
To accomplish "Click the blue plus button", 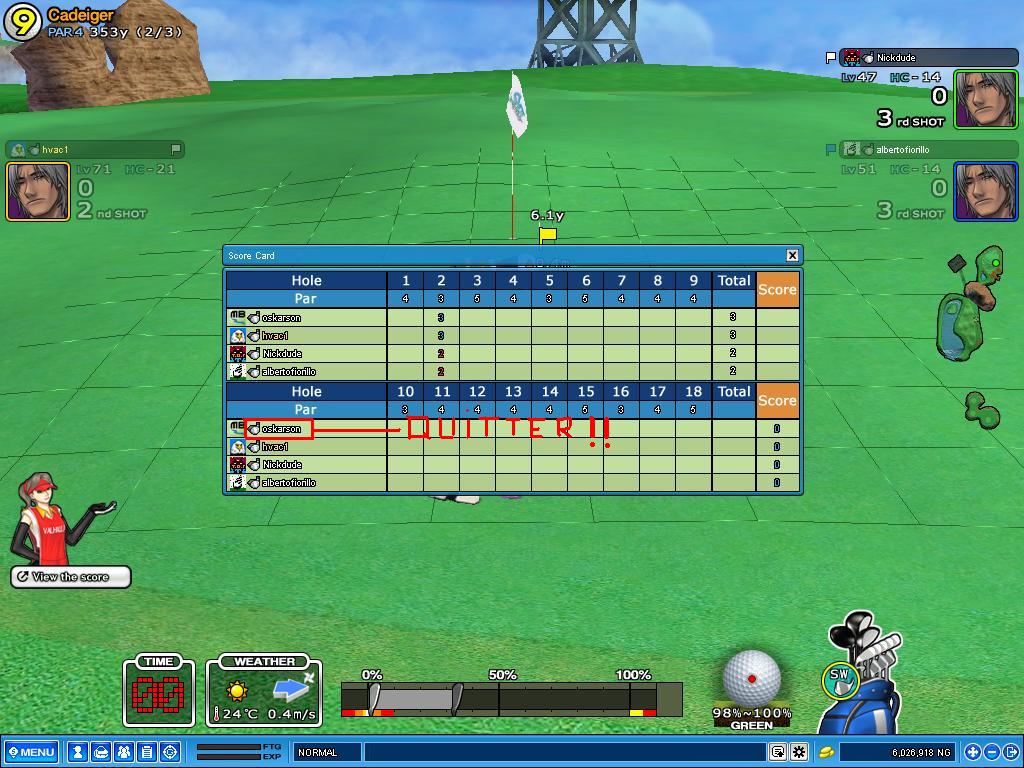I will click(972, 752).
